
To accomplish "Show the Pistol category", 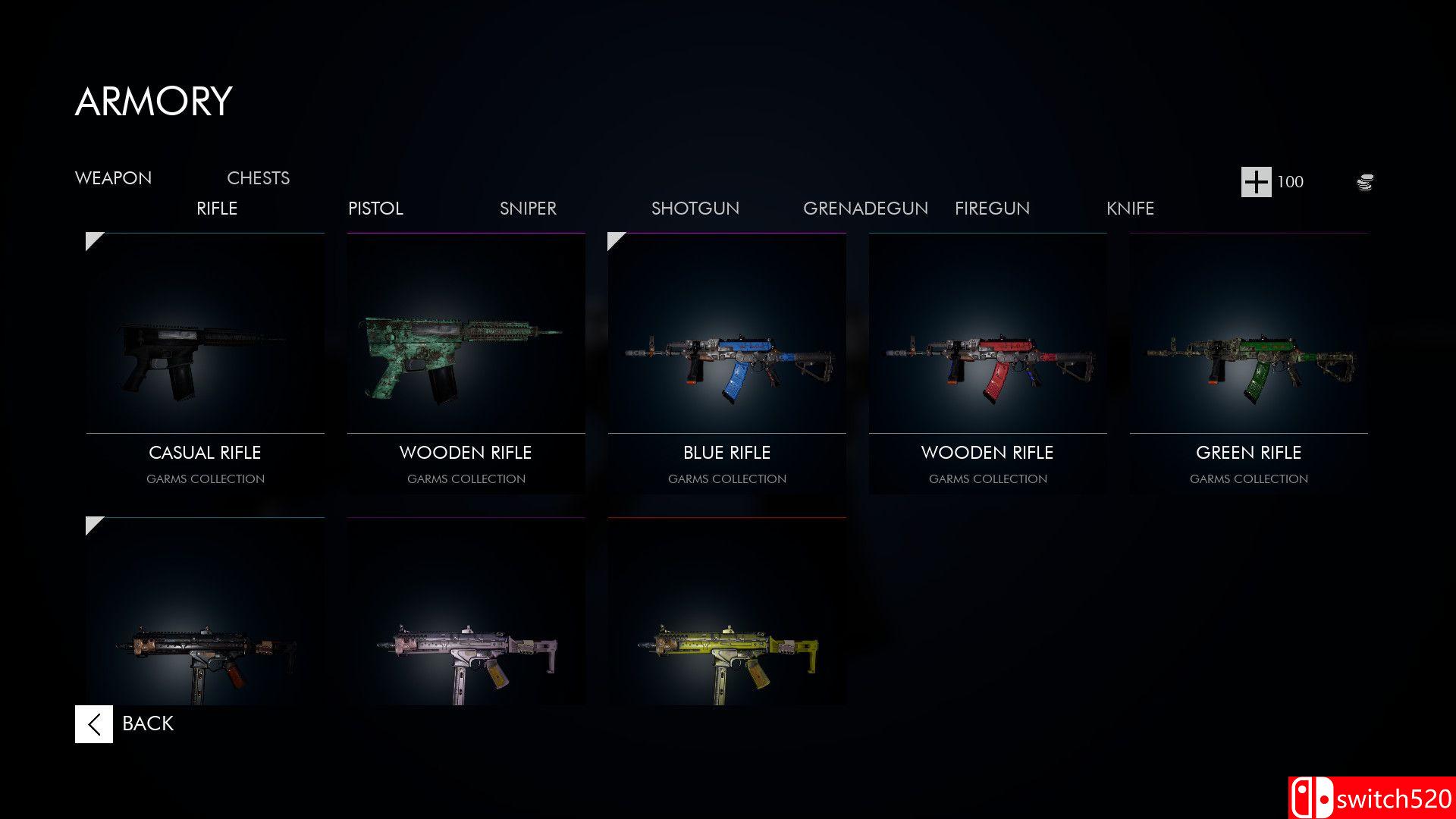I will point(375,209).
